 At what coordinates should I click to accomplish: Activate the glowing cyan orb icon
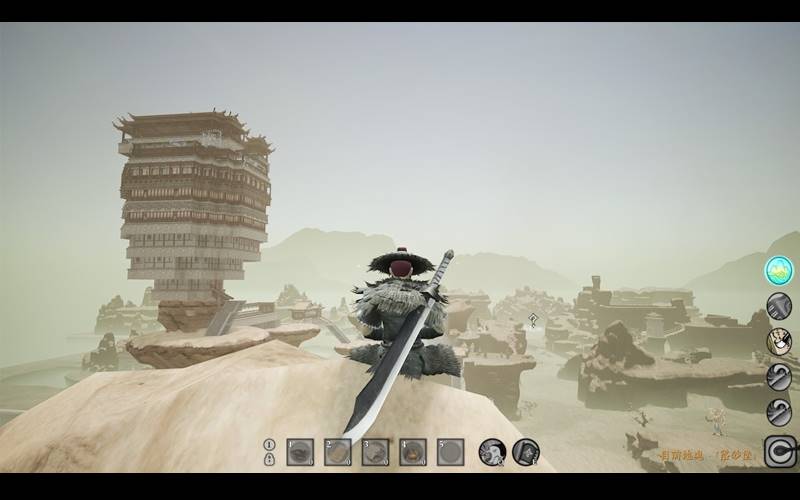779,270
